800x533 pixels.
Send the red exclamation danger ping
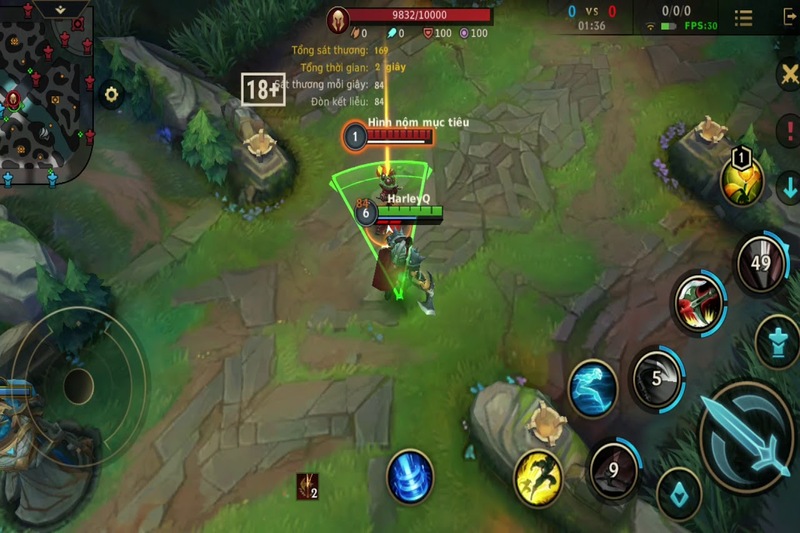[787, 131]
